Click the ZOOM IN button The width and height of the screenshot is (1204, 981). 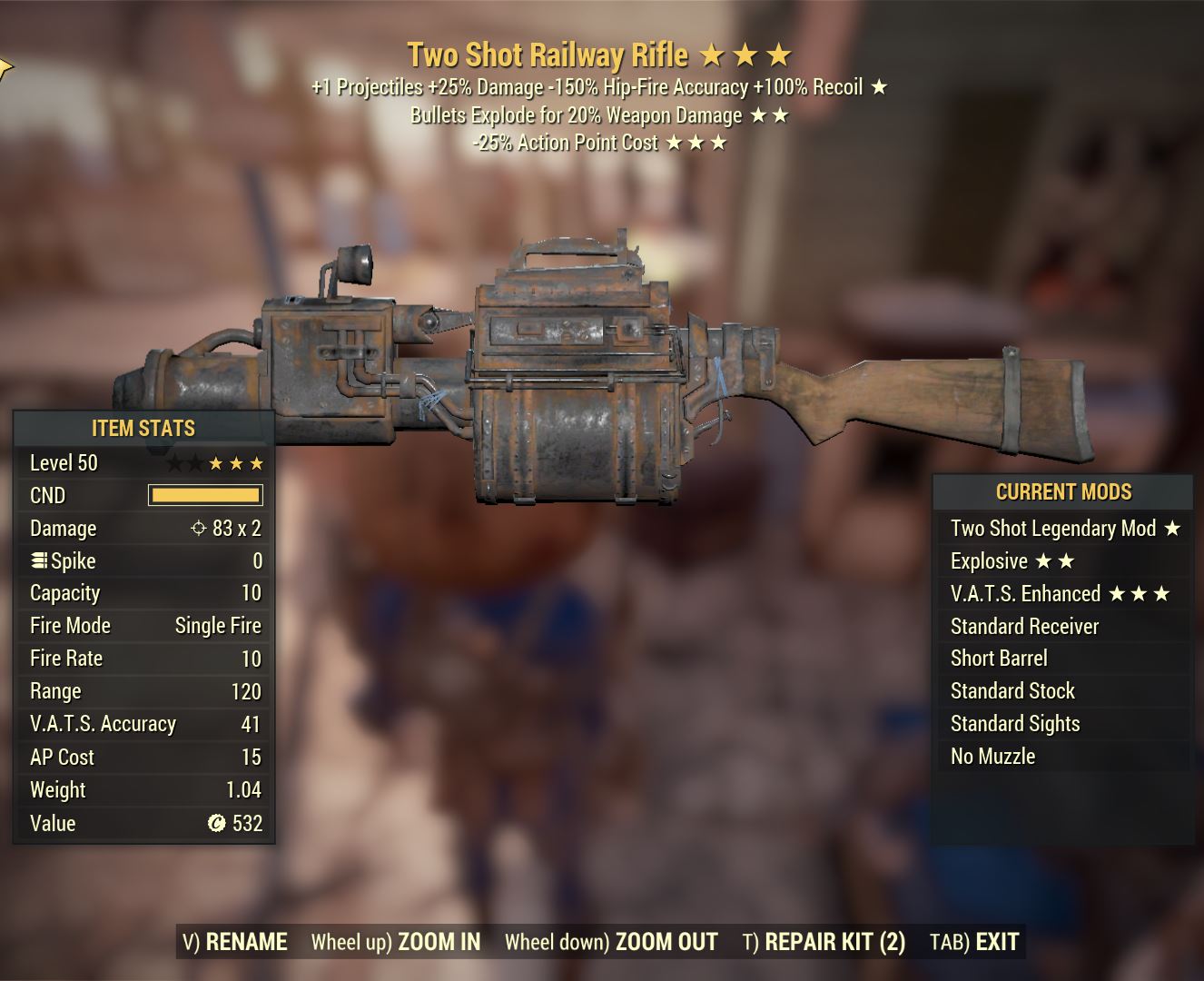tap(396, 942)
